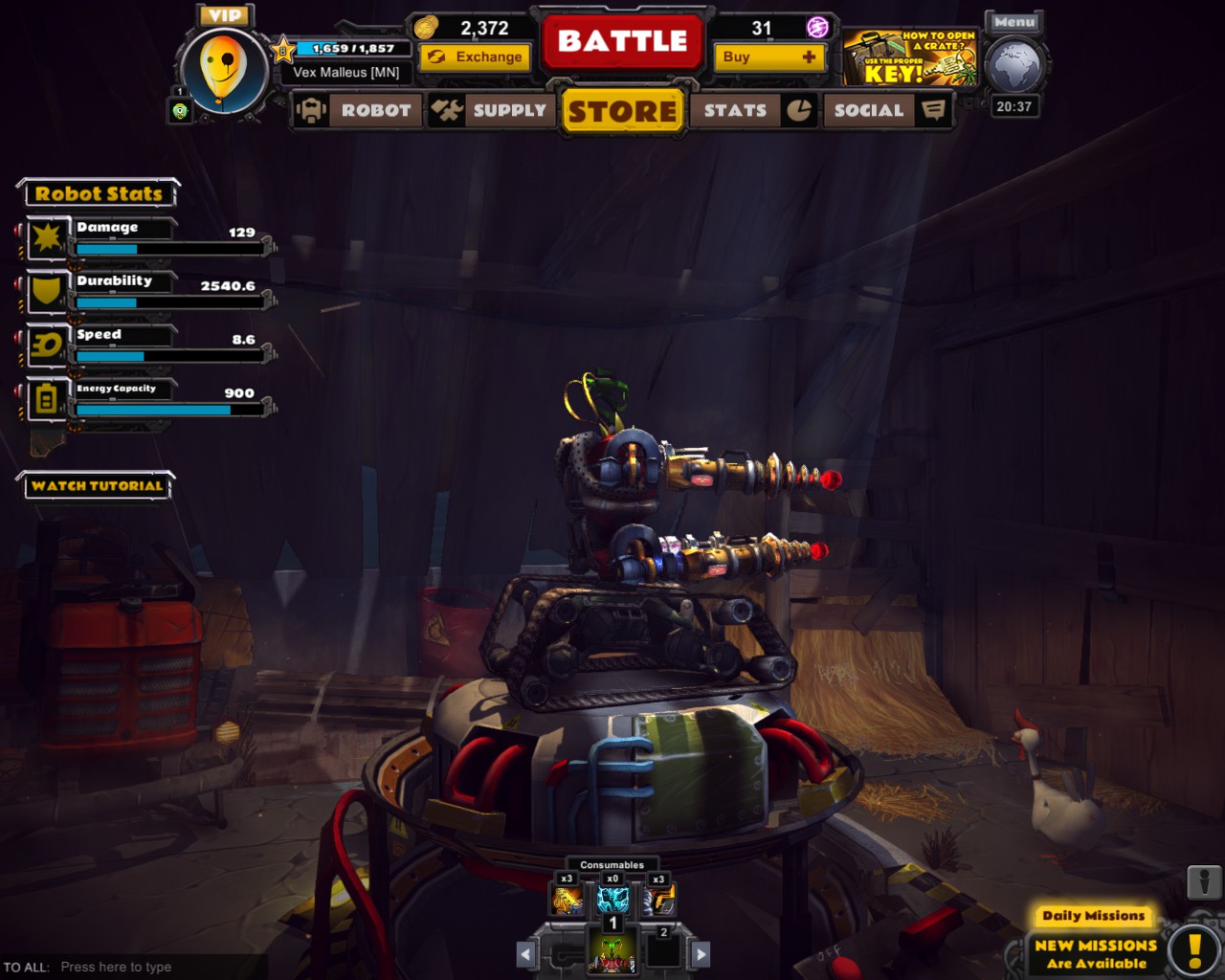This screenshot has height=980, width=1225.
Task: Click the right arrow on the consumables carousel
Action: point(702,953)
